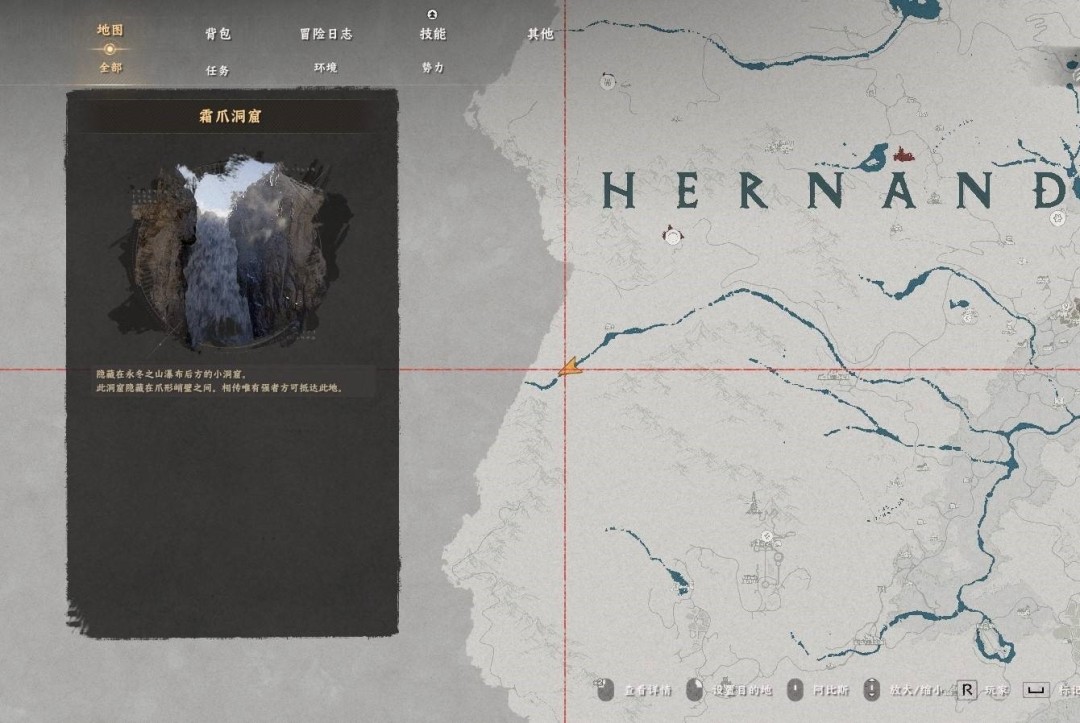Click the red marker beside the lake
1080x723 pixels.
(904, 154)
